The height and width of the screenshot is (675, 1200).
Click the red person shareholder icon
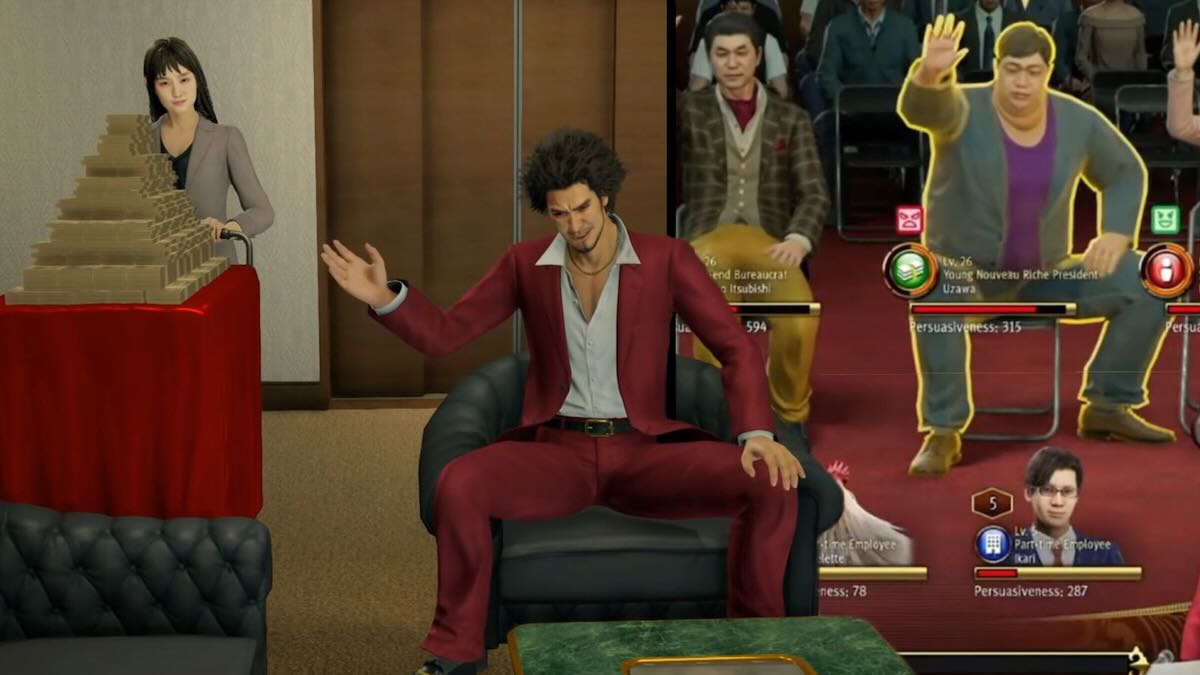(1166, 270)
